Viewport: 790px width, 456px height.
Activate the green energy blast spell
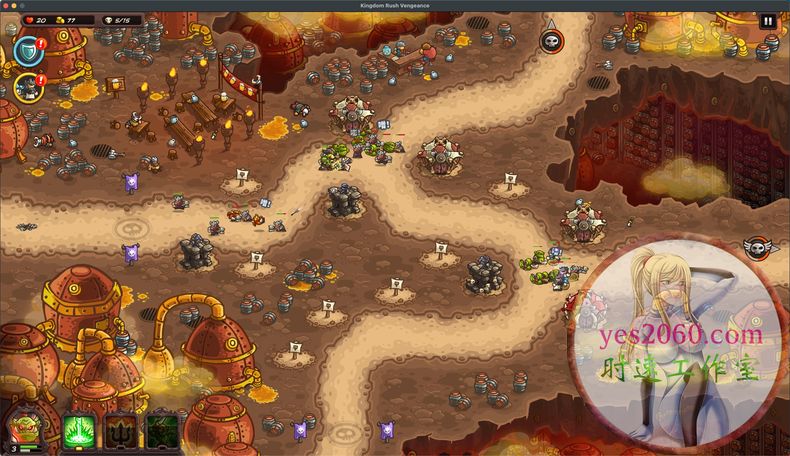pyautogui.click(x=79, y=431)
